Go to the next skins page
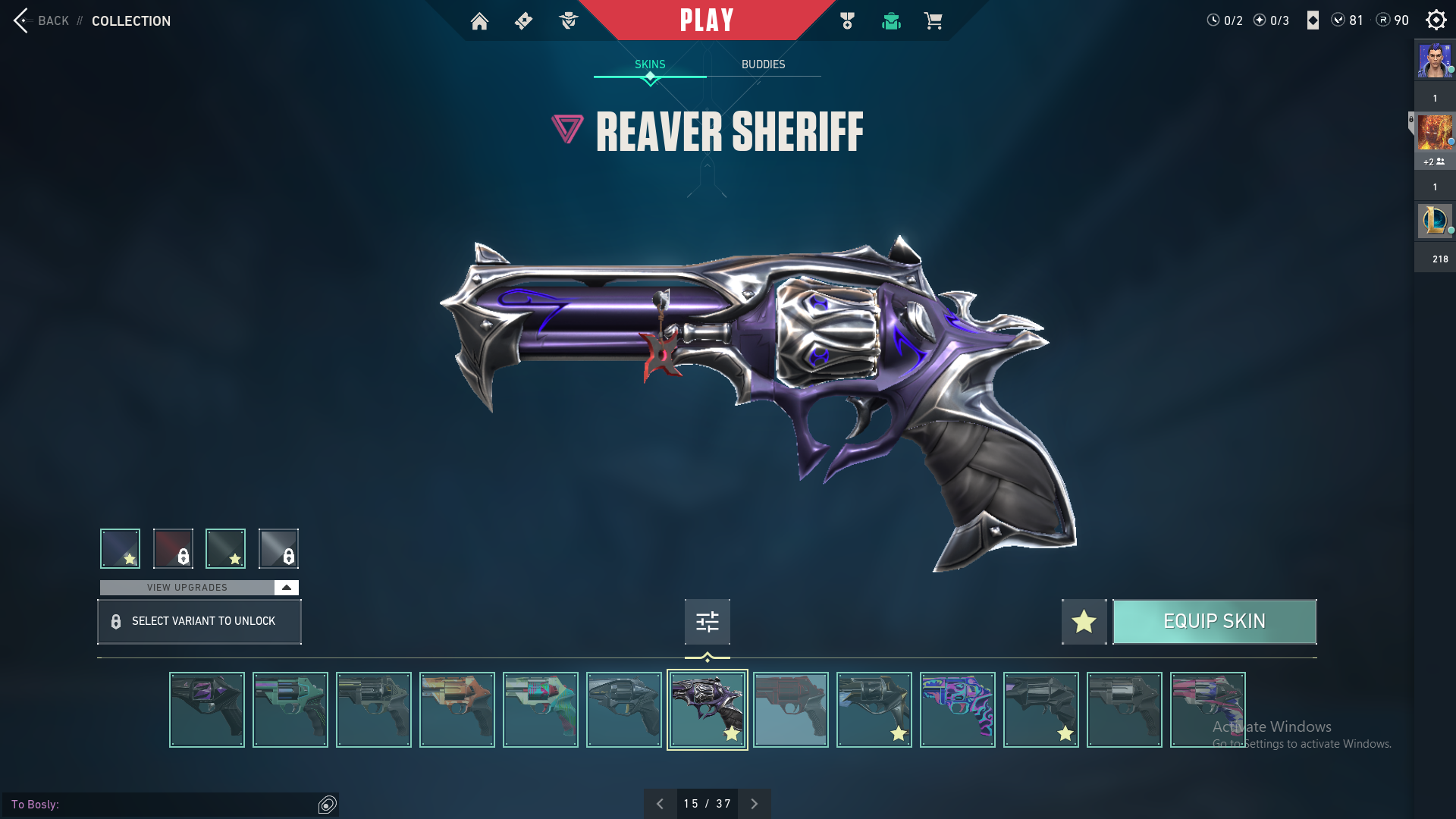 coord(754,804)
